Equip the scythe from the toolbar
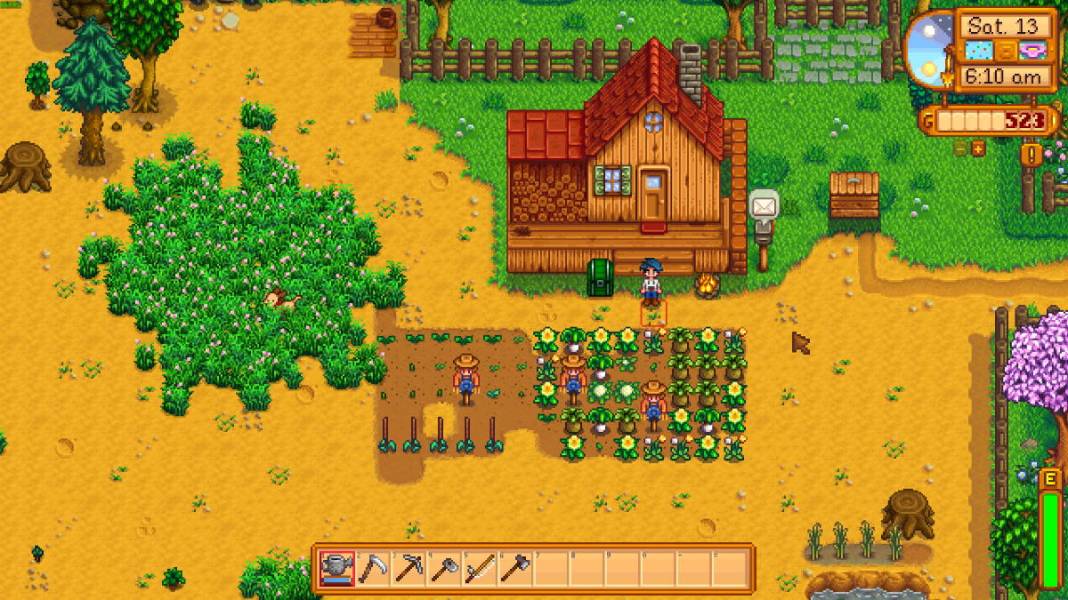Image resolution: width=1068 pixels, height=600 pixels. coord(373,569)
